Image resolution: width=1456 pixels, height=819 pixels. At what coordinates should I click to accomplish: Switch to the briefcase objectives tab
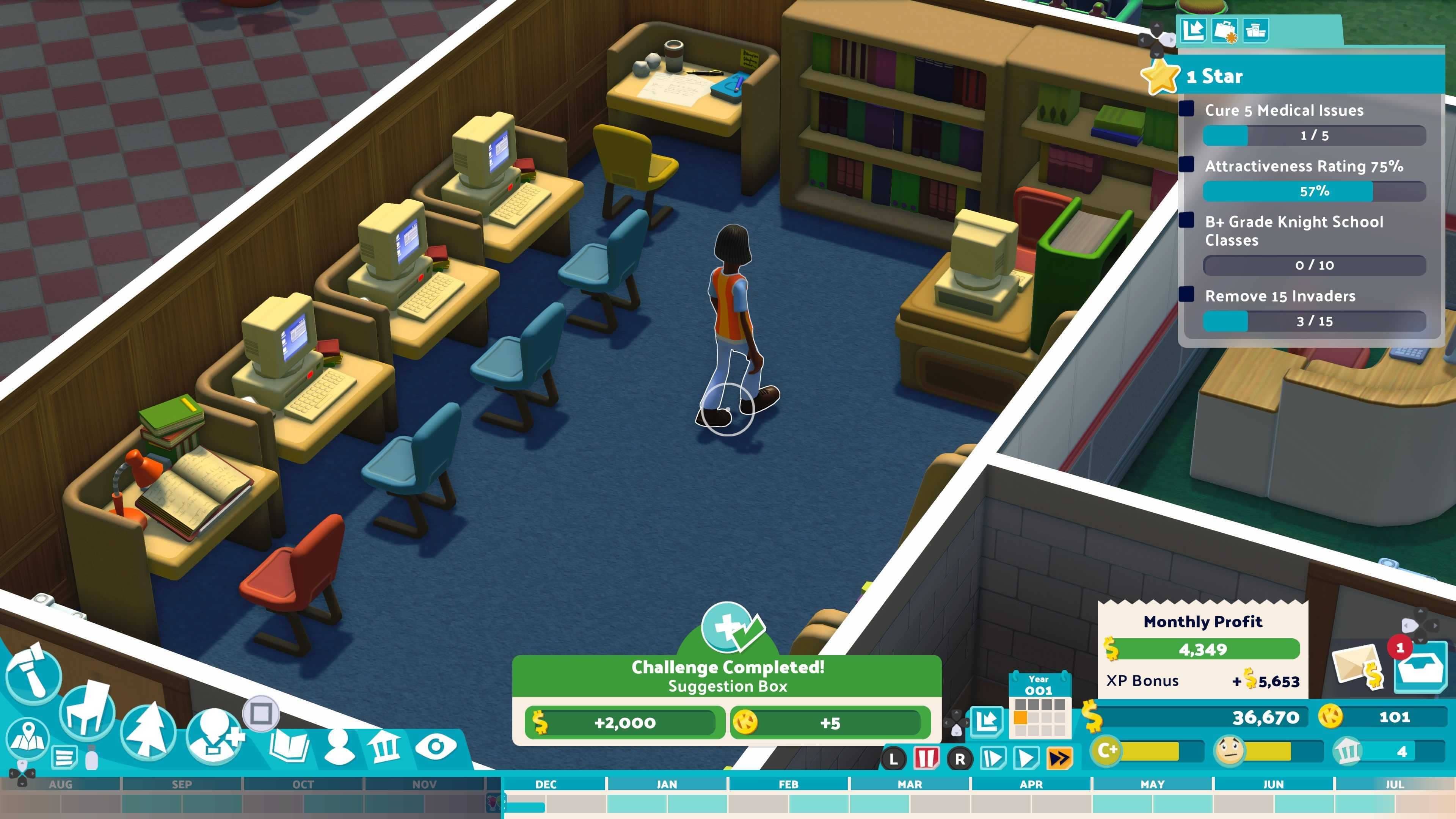tap(1224, 30)
